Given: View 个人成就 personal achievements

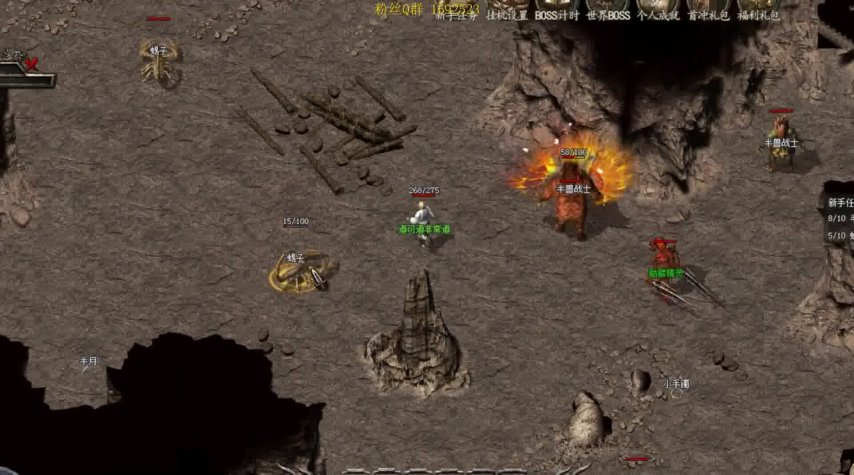Looking at the screenshot, I should click(x=658, y=15).
